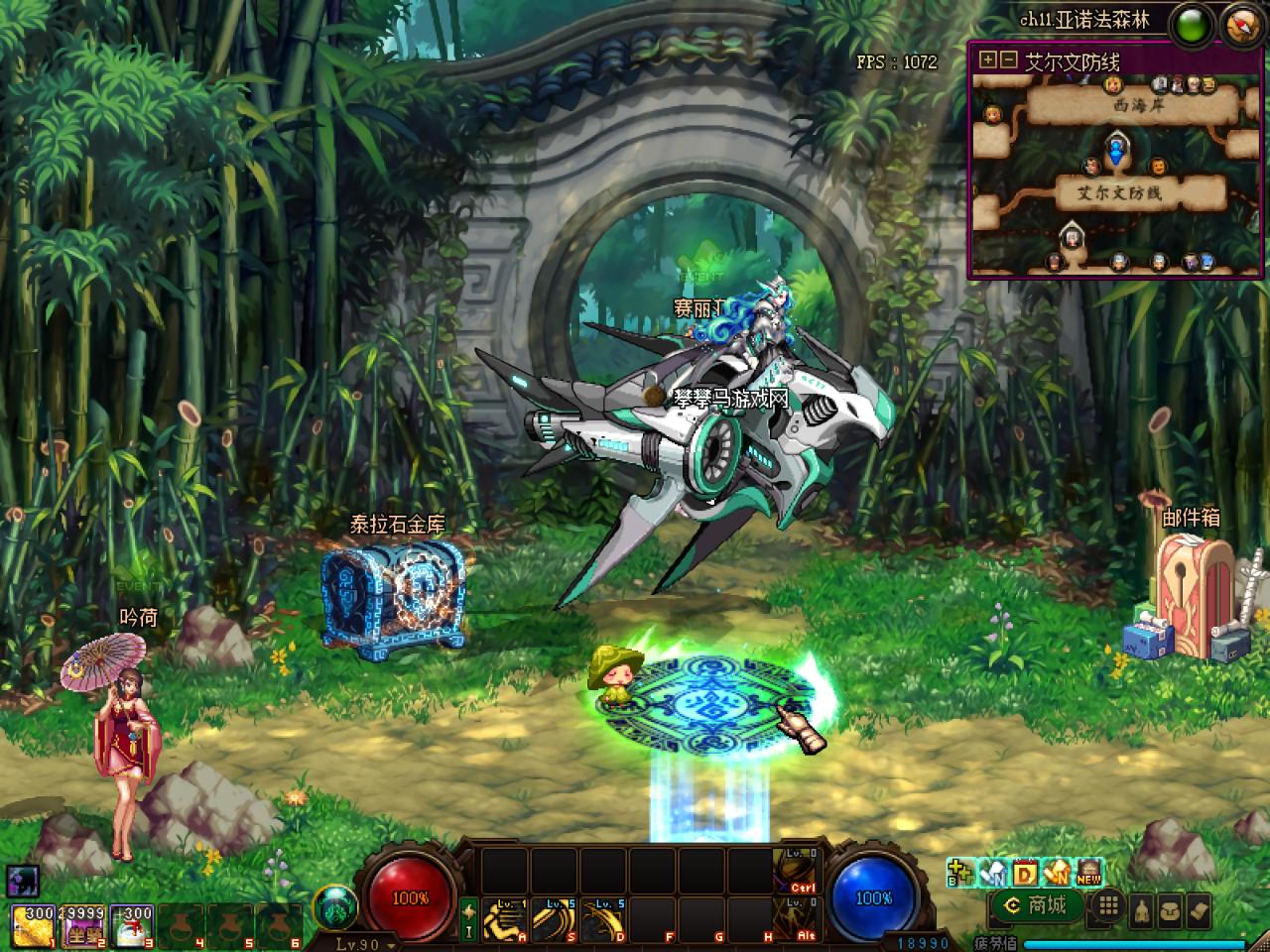
Task: Use the gift cake item in slot 3
Action: (133, 925)
